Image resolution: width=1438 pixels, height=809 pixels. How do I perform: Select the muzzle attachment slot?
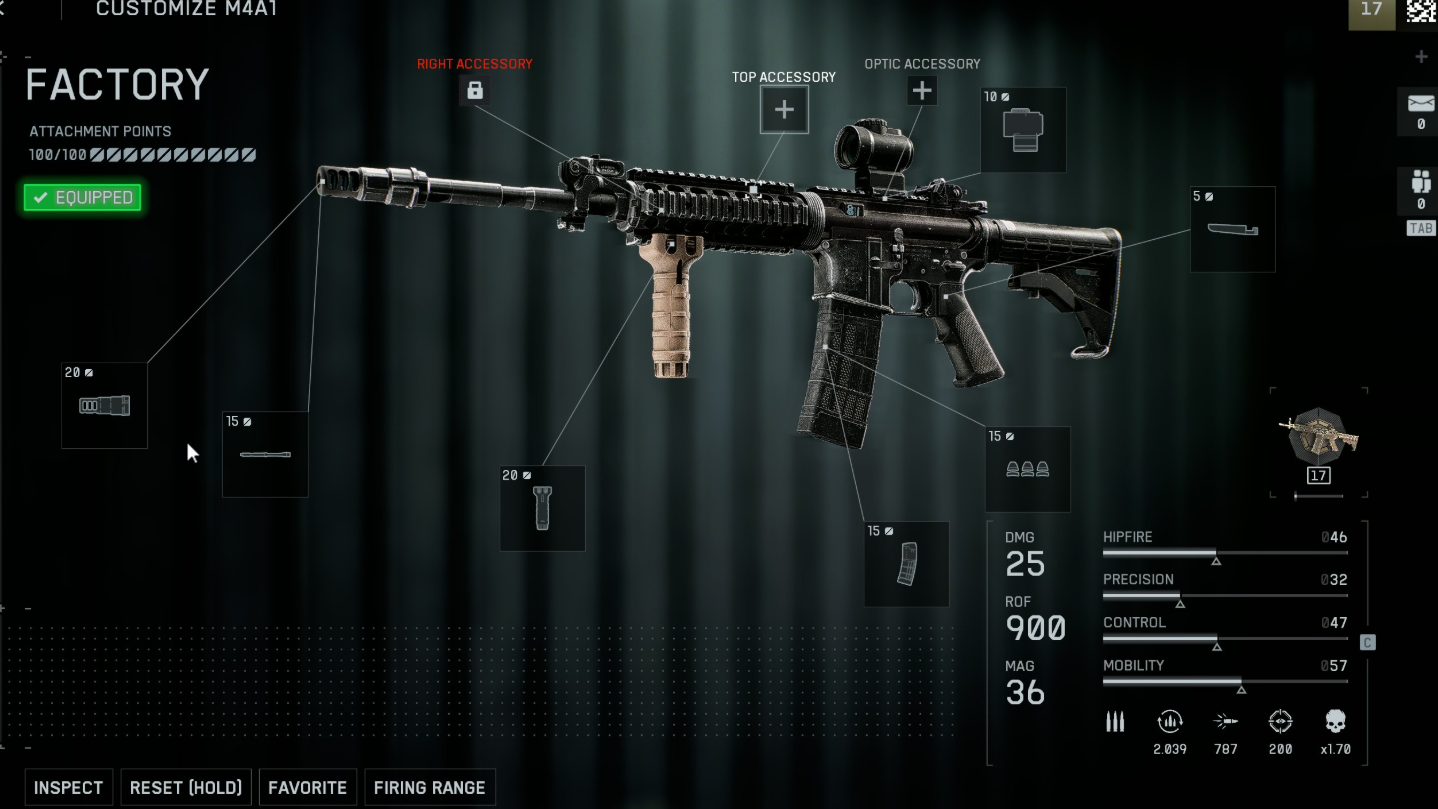(x=104, y=405)
